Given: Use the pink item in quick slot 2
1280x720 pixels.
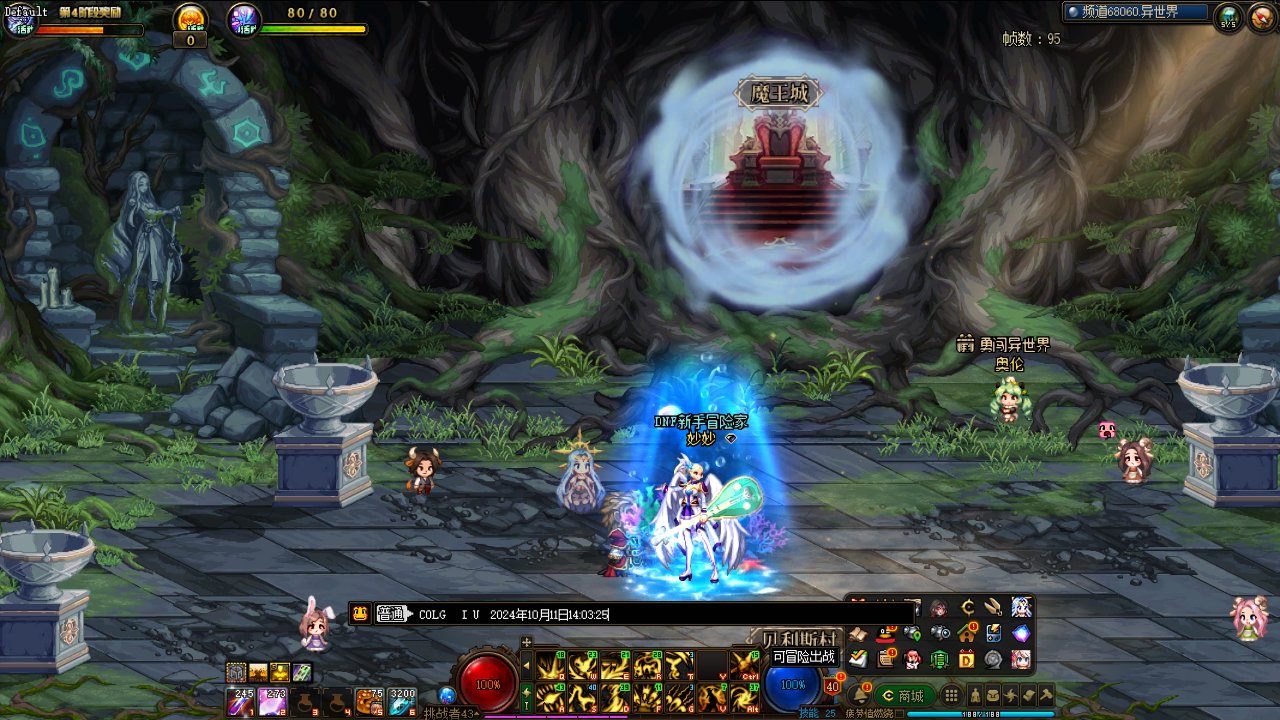Looking at the screenshot, I should coord(272,702).
